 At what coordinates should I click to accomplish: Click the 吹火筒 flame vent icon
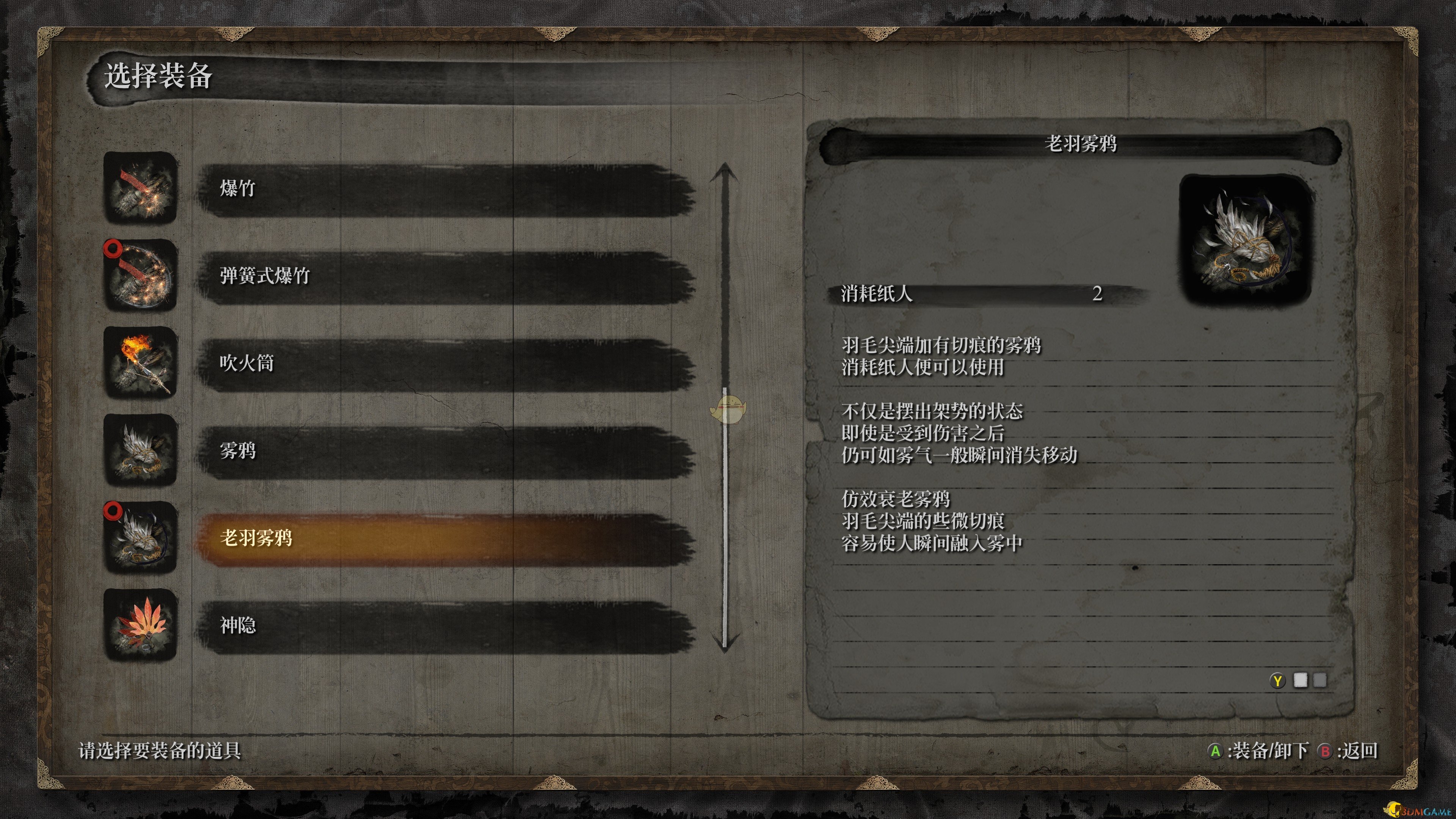(140, 363)
